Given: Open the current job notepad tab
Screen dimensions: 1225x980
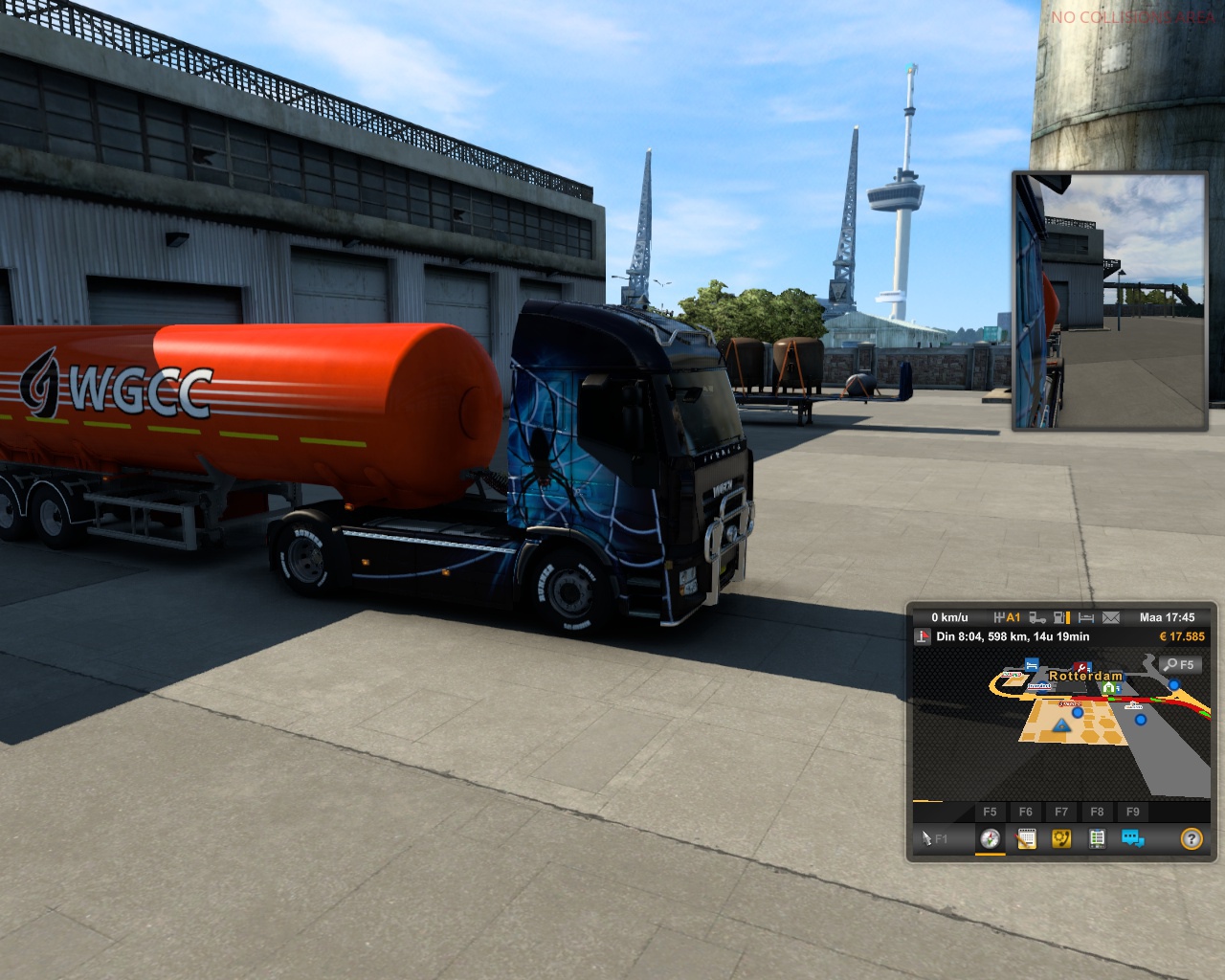Looking at the screenshot, I should coord(1026,839).
